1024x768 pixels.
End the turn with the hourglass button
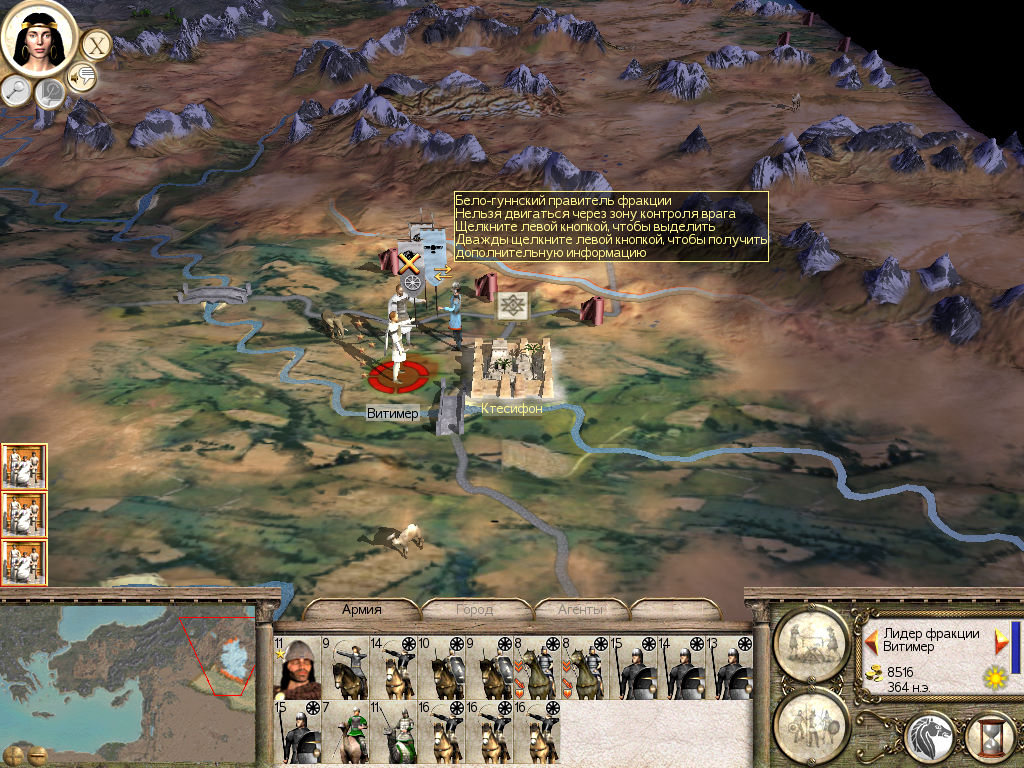[992, 738]
